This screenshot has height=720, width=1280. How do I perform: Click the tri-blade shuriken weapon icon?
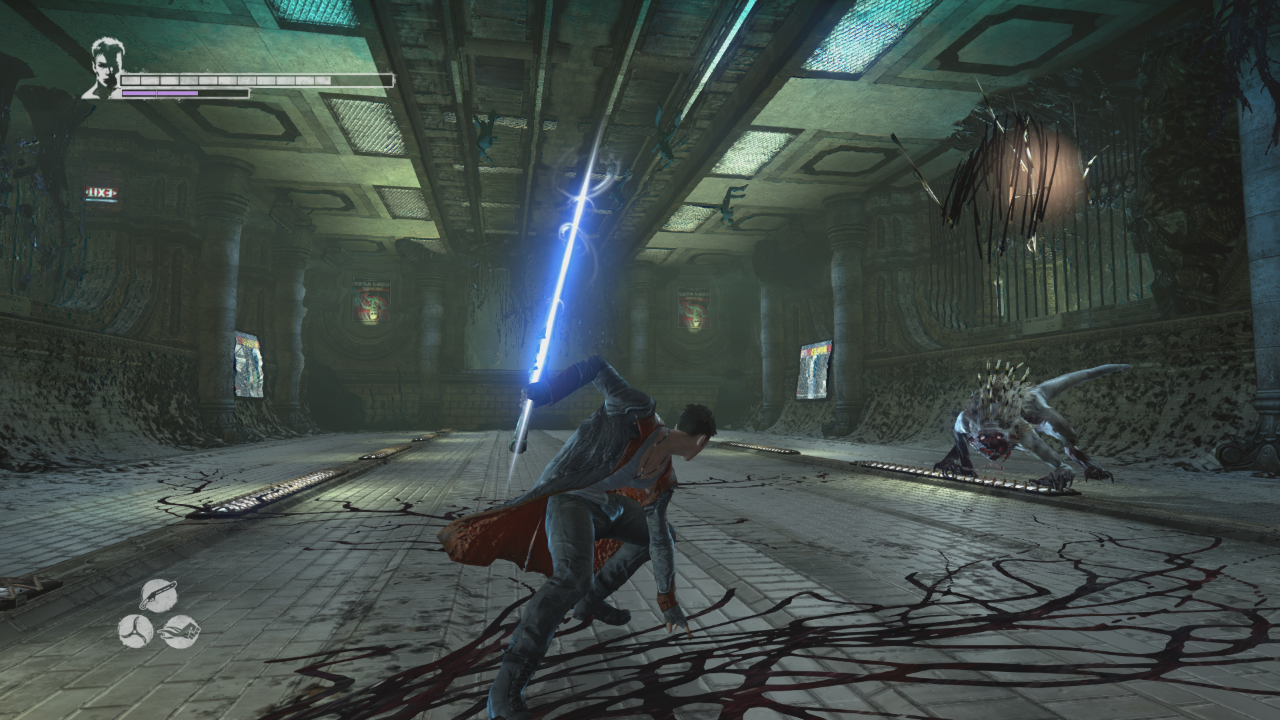pyautogui.click(x=136, y=631)
